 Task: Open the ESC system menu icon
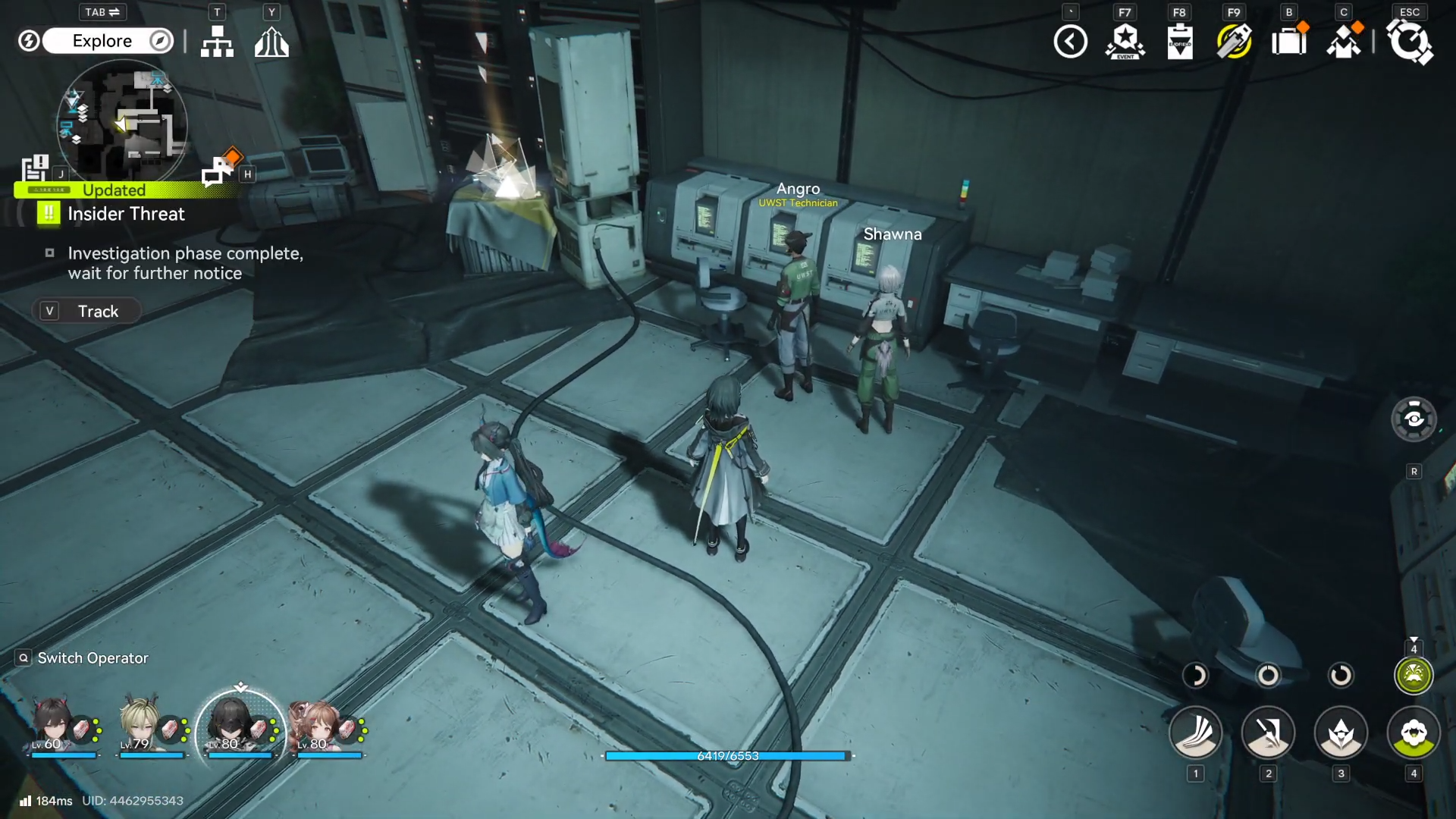1409,43
